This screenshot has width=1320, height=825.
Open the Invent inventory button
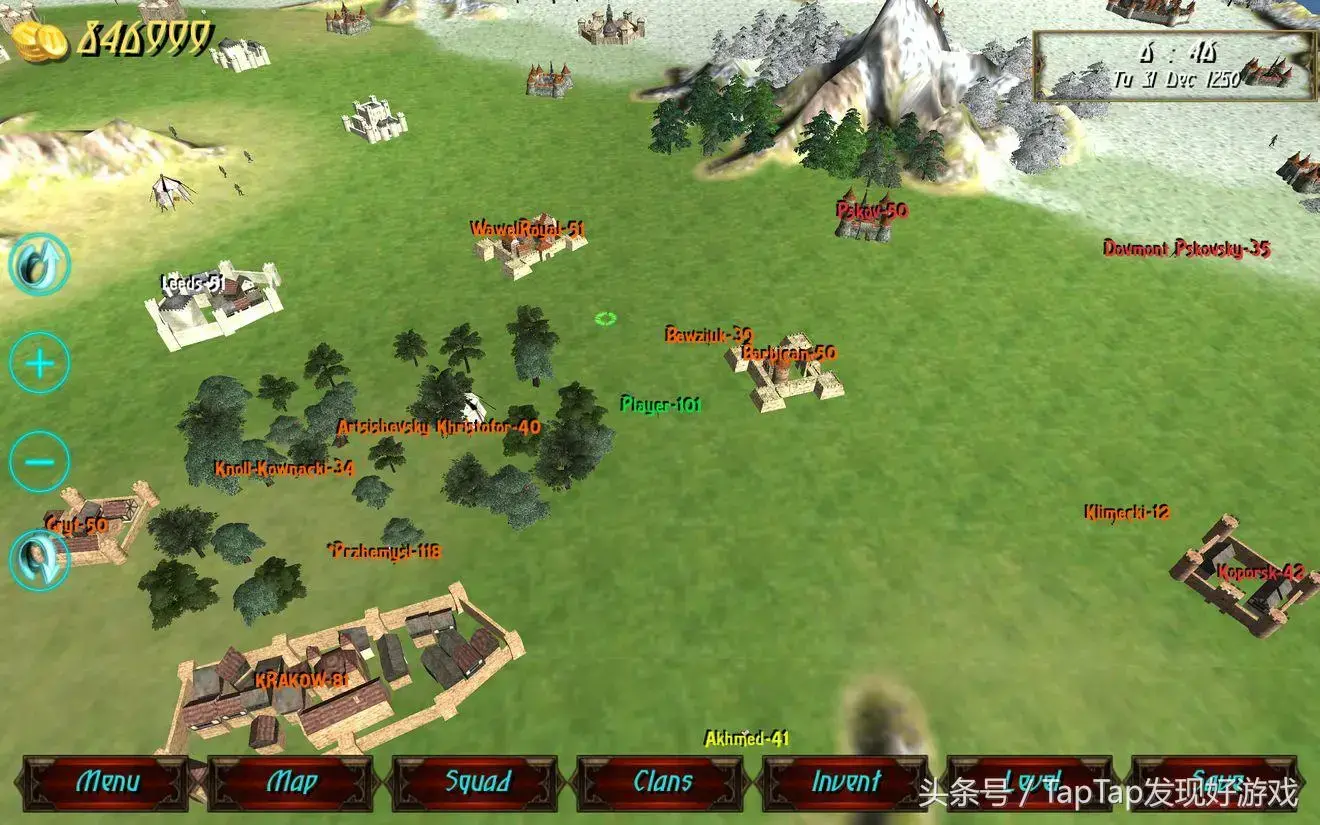(x=846, y=782)
